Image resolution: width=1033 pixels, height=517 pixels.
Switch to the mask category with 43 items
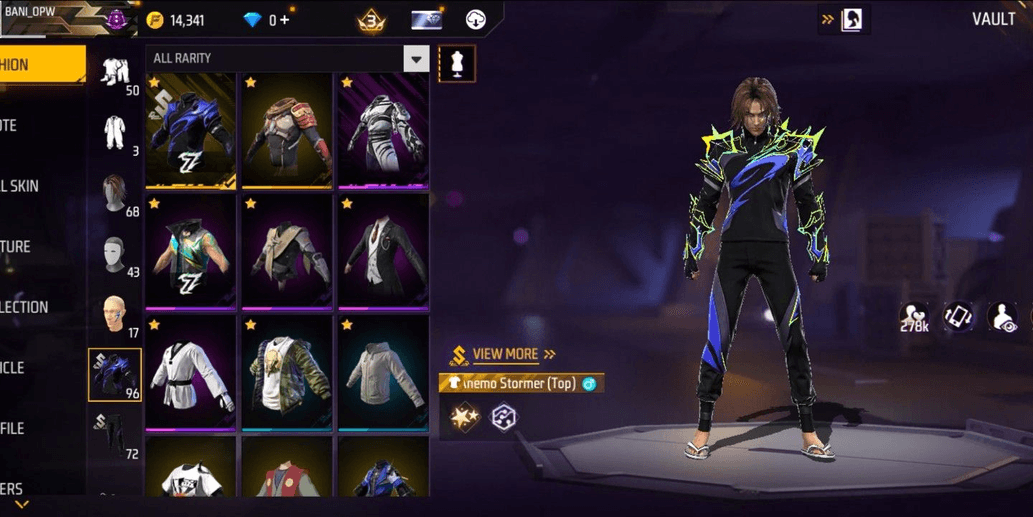point(115,255)
